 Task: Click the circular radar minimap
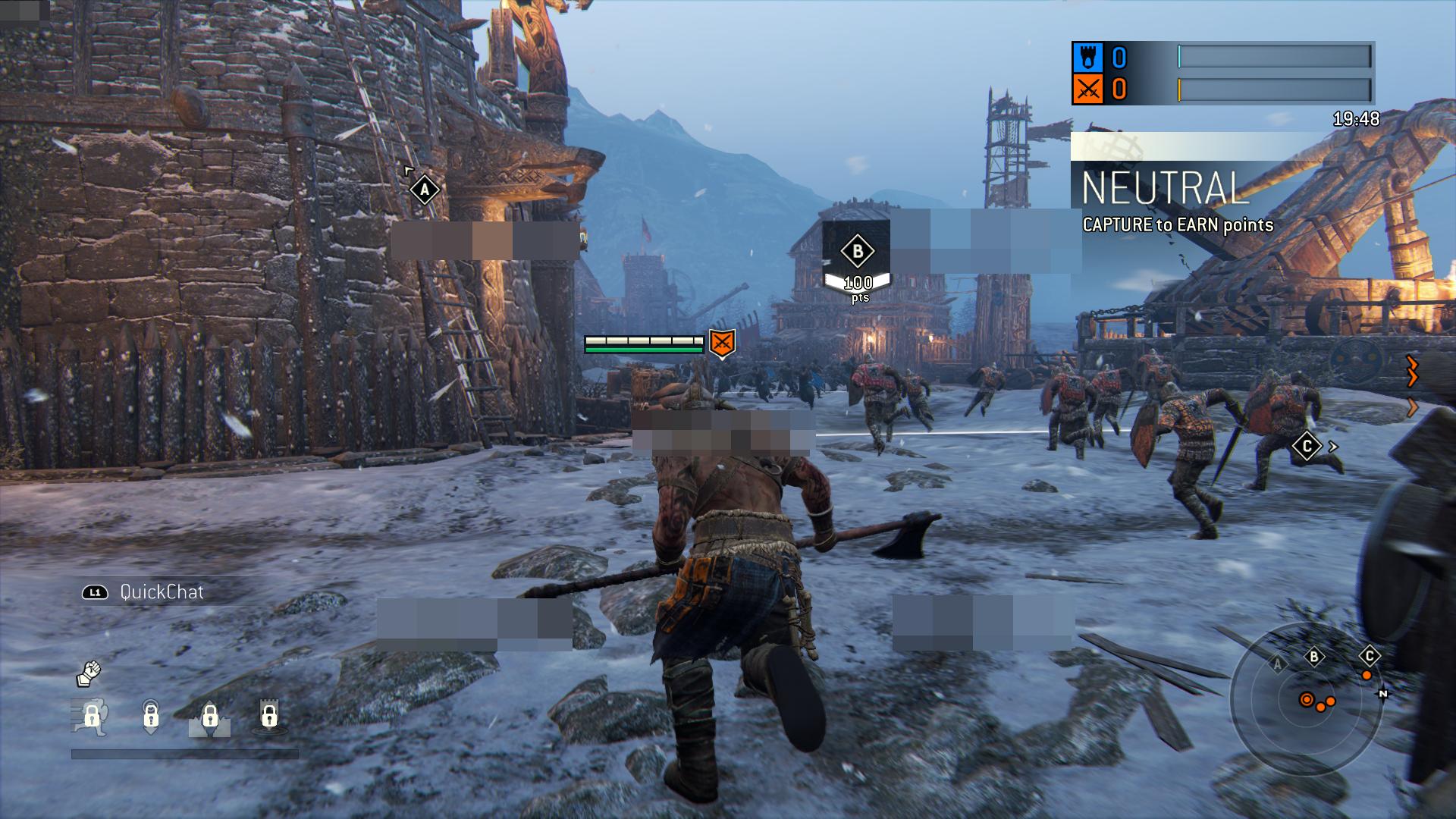[1306, 698]
